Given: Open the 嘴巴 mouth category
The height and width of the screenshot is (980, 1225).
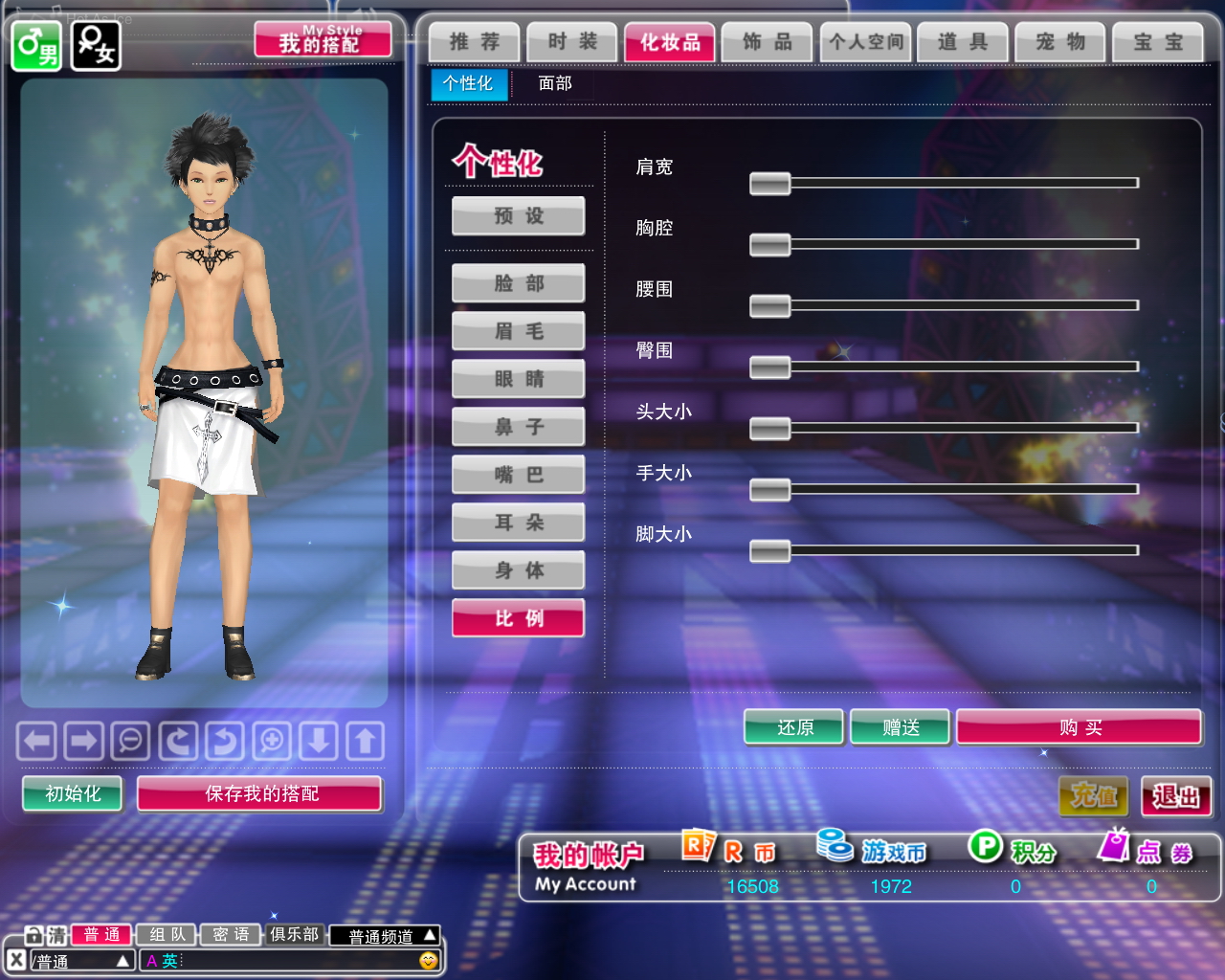Looking at the screenshot, I should [x=518, y=475].
